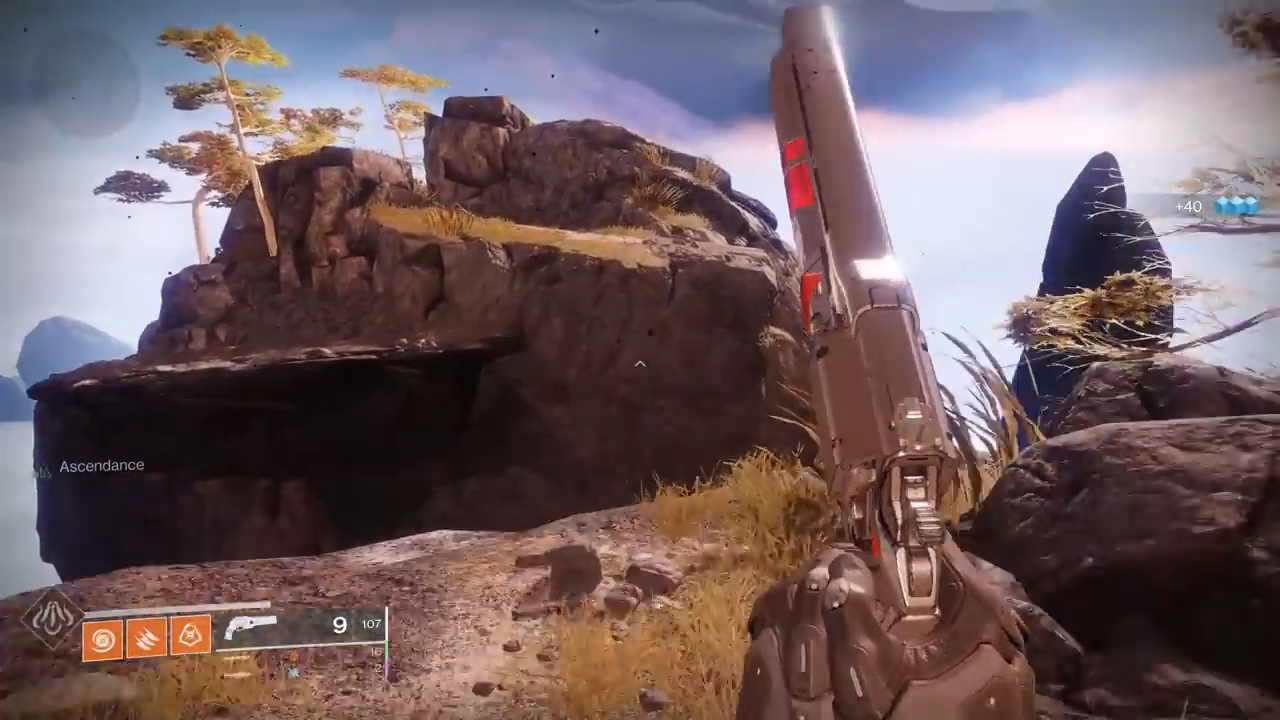Click the Ascendance player nameplate
Viewport: 1280px width, 720px height.
[101, 466]
